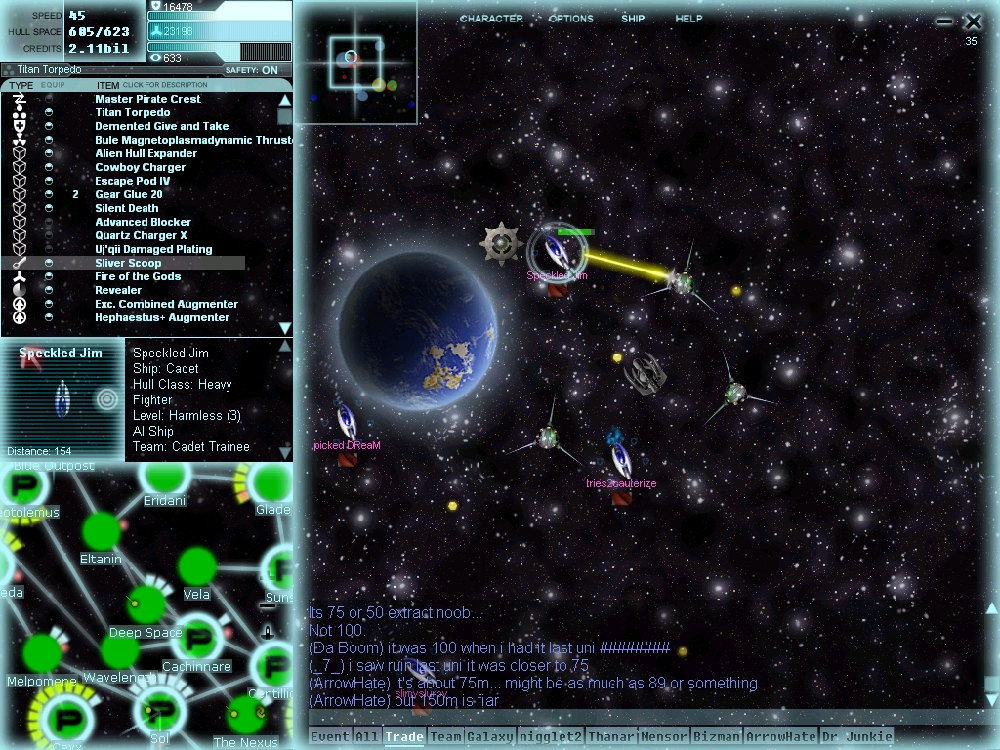The height and width of the screenshot is (750, 1000).
Task: Open the Character menu
Action: point(491,19)
